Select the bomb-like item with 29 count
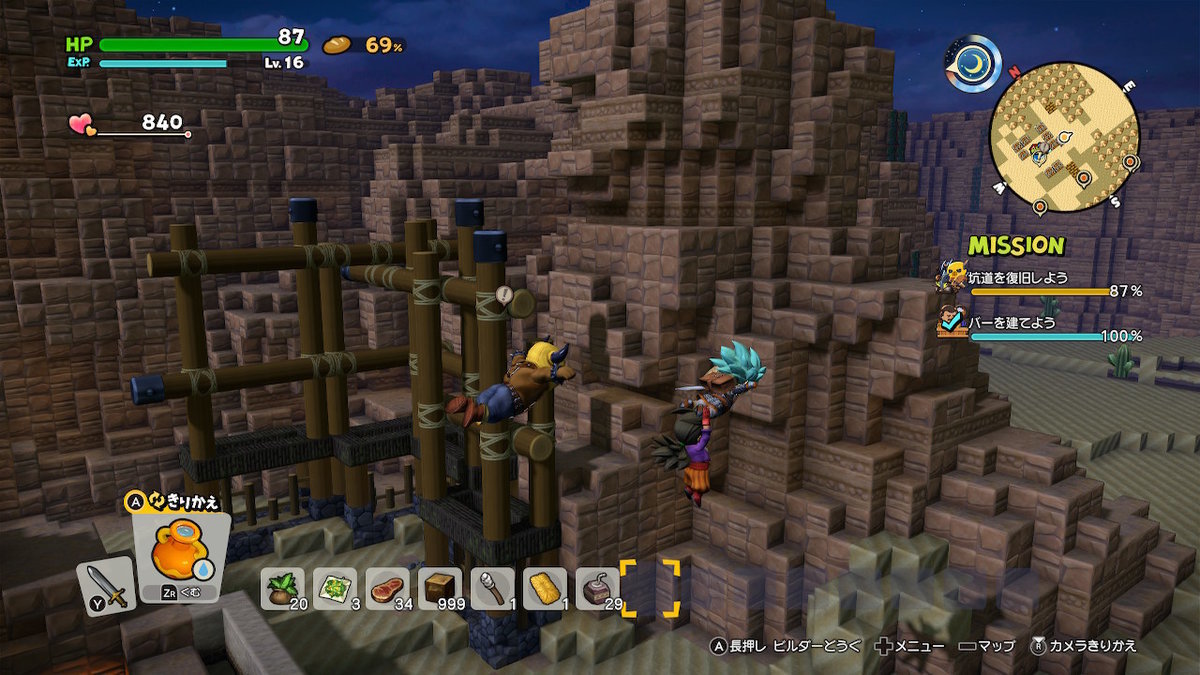 pyautogui.click(x=598, y=587)
